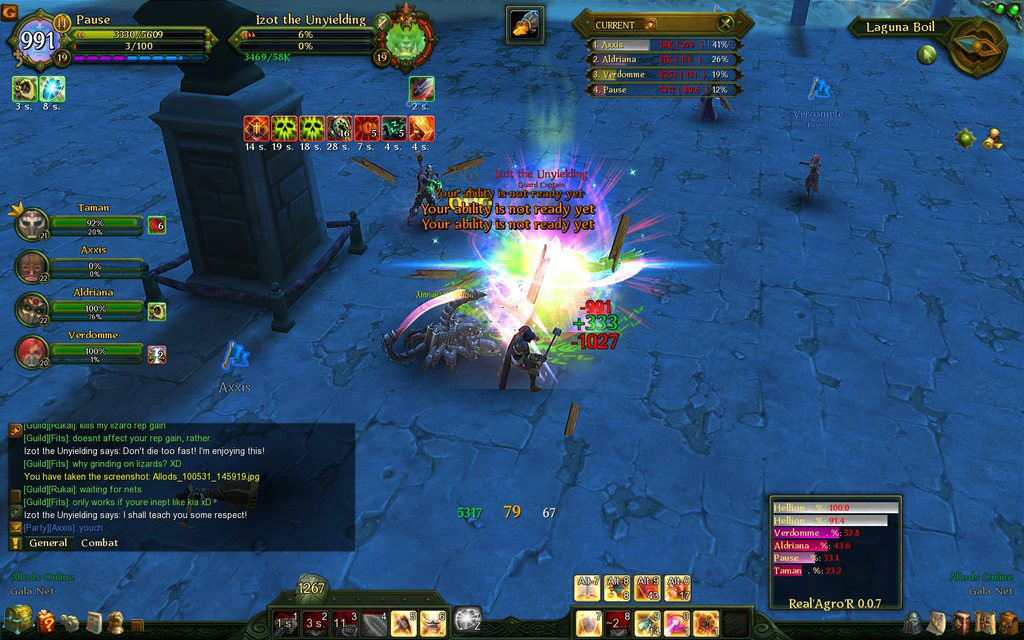
Task: Use the Alt-9 hotbar item
Action: (648, 587)
